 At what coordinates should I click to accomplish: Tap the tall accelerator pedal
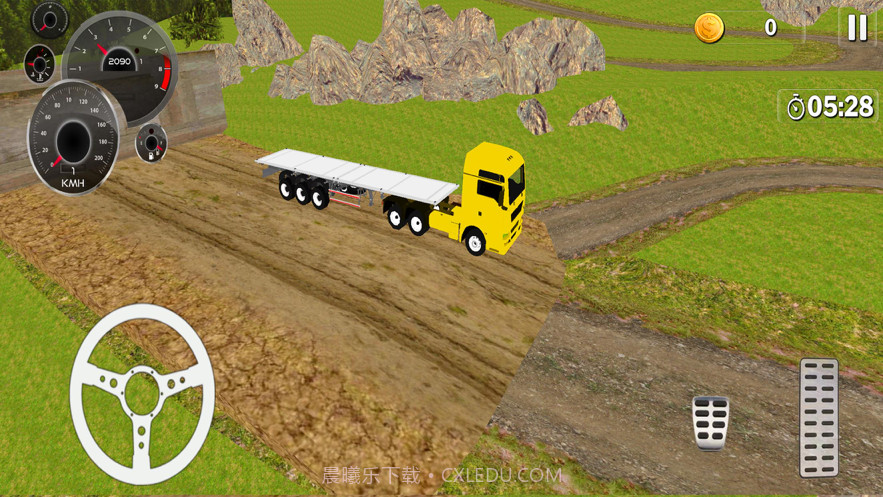point(818,416)
